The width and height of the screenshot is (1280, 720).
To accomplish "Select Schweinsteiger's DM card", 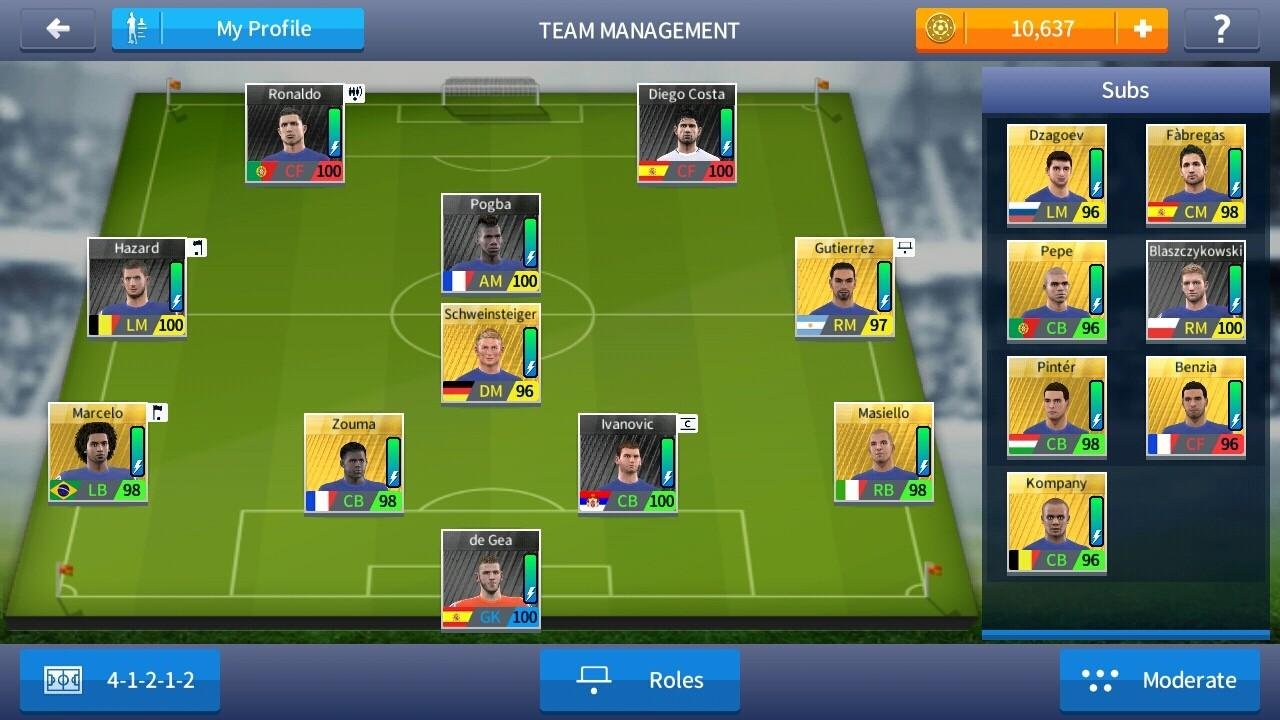I will [x=490, y=353].
